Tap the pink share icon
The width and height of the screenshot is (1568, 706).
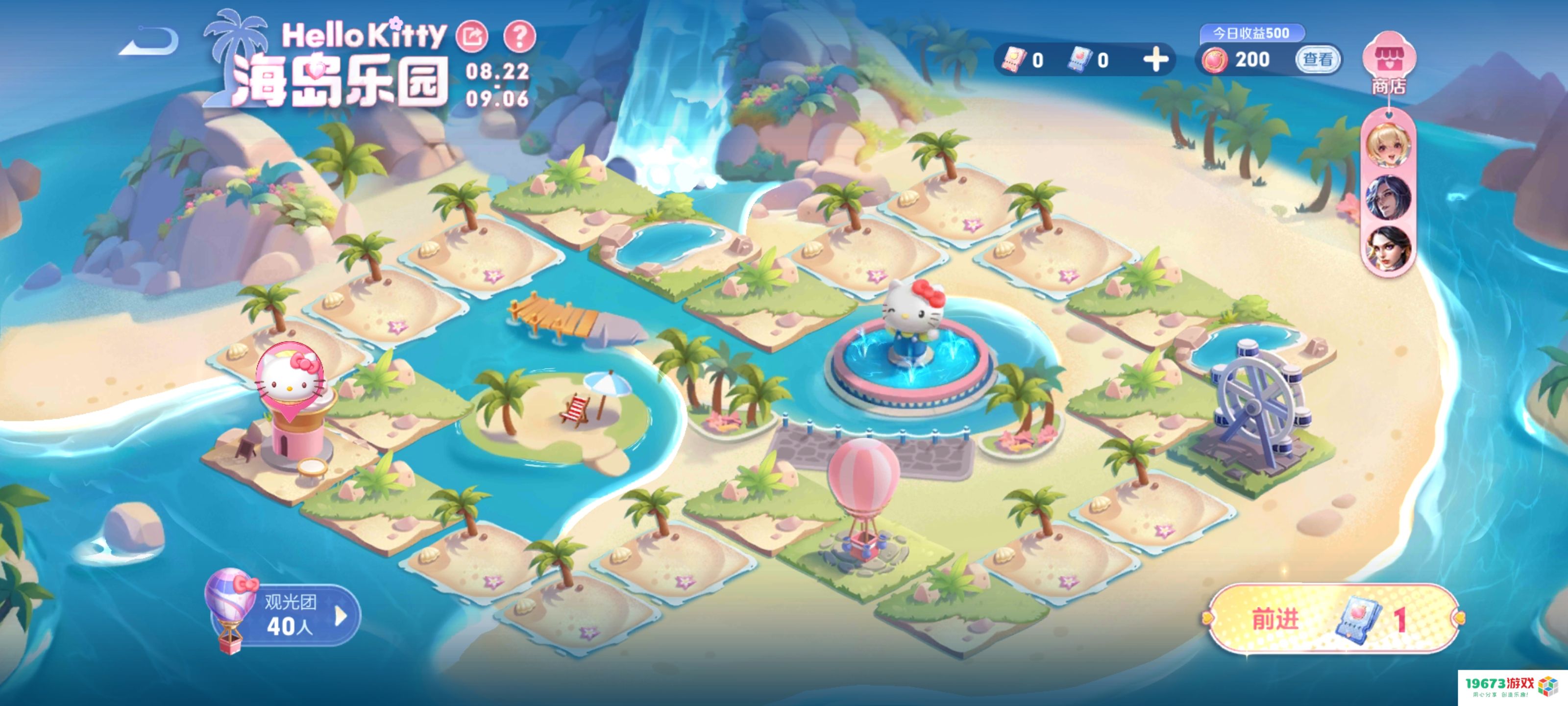[x=472, y=36]
